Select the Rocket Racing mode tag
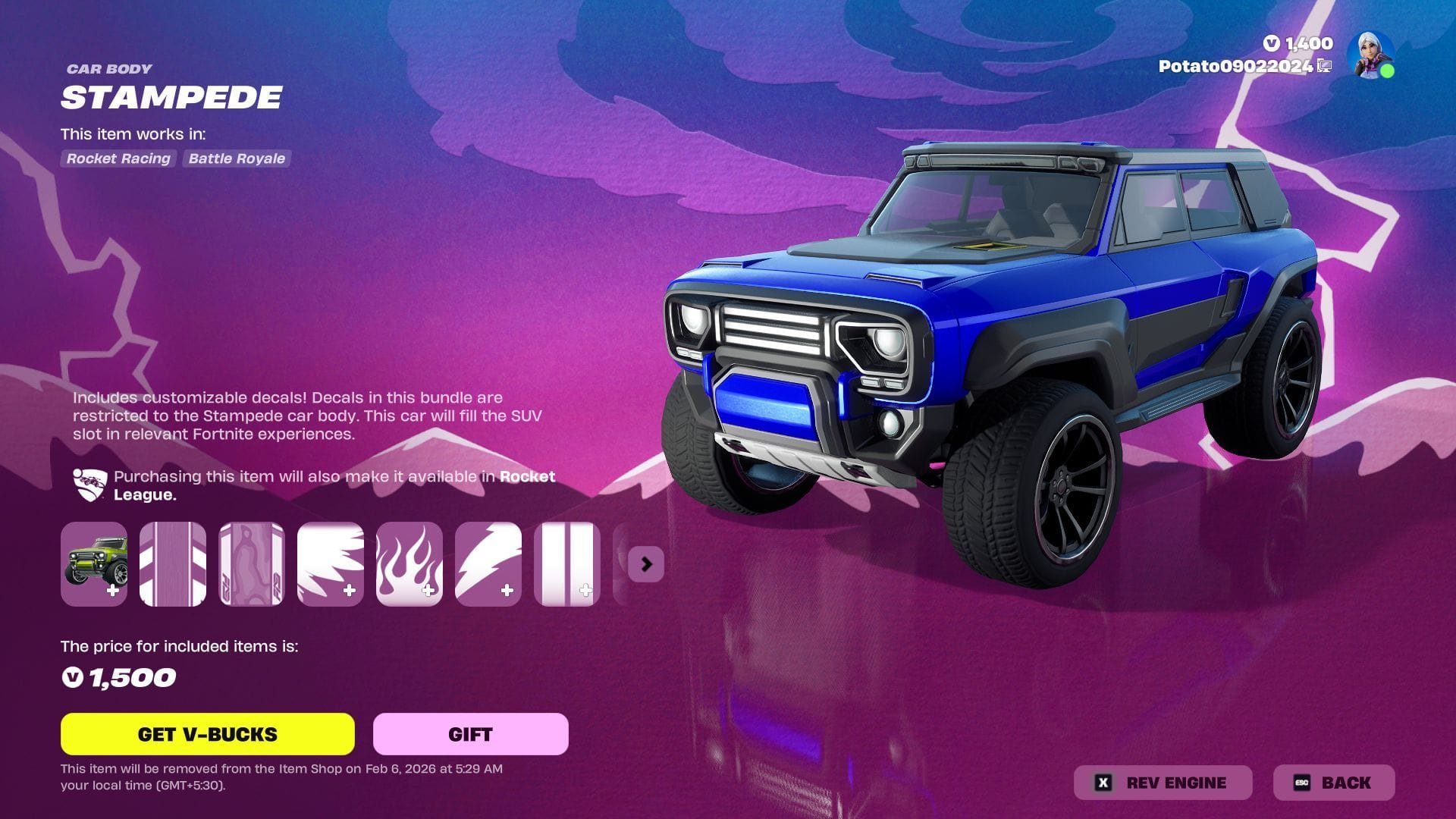The width and height of the screenshot is (1456, 819). click(118, 158)
